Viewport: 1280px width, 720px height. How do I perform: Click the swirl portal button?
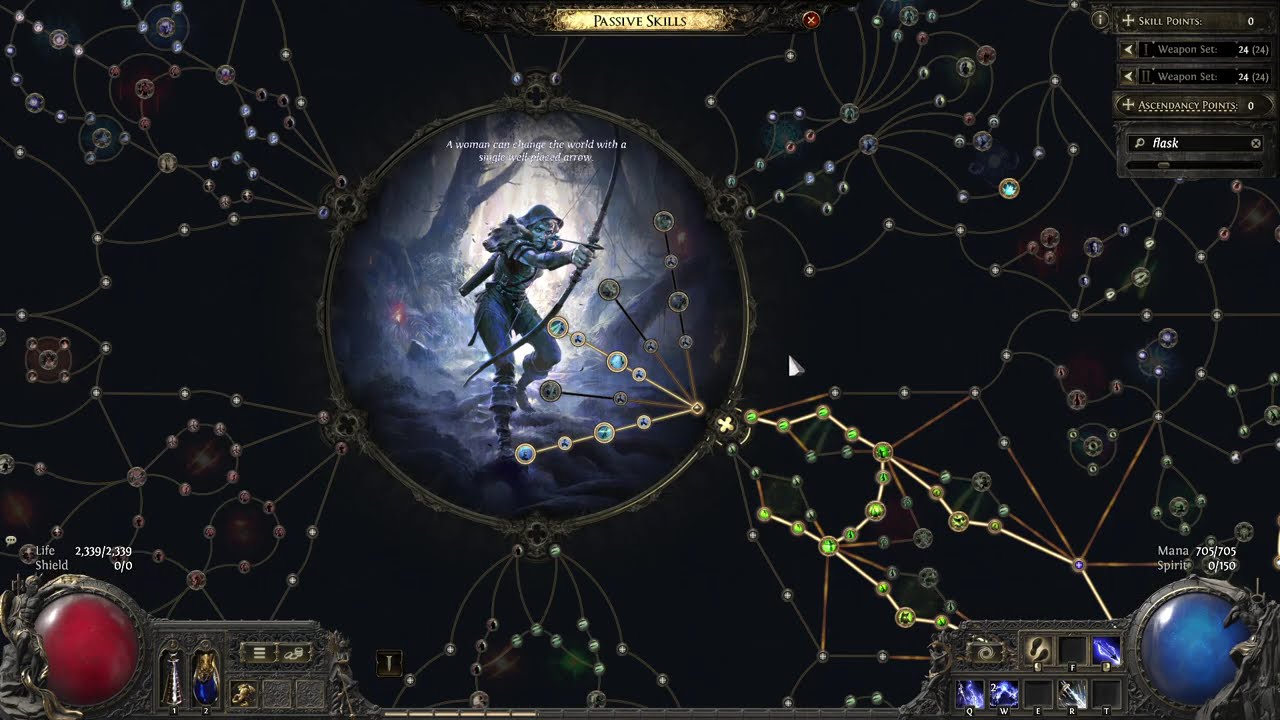(x=985, y=652)
